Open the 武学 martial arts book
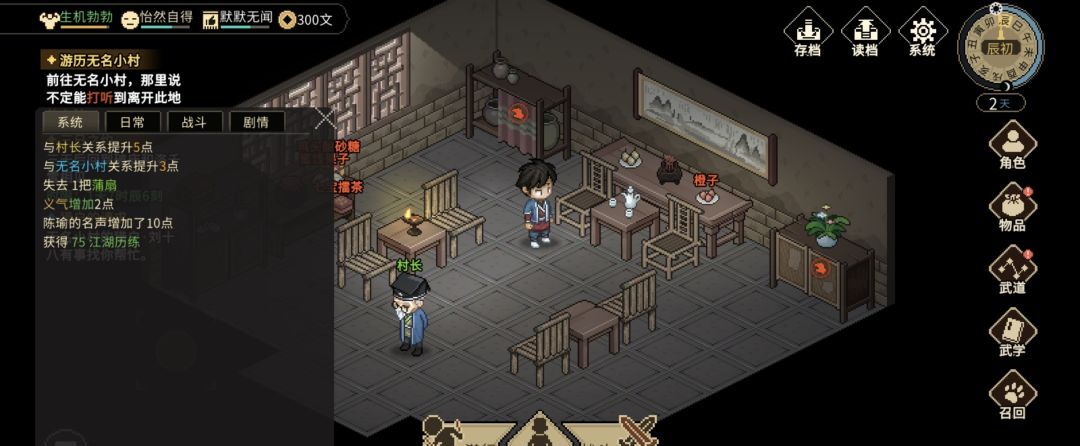Image resolution: width=1080 pixels, height=446 pixels. coord(1012,333)
